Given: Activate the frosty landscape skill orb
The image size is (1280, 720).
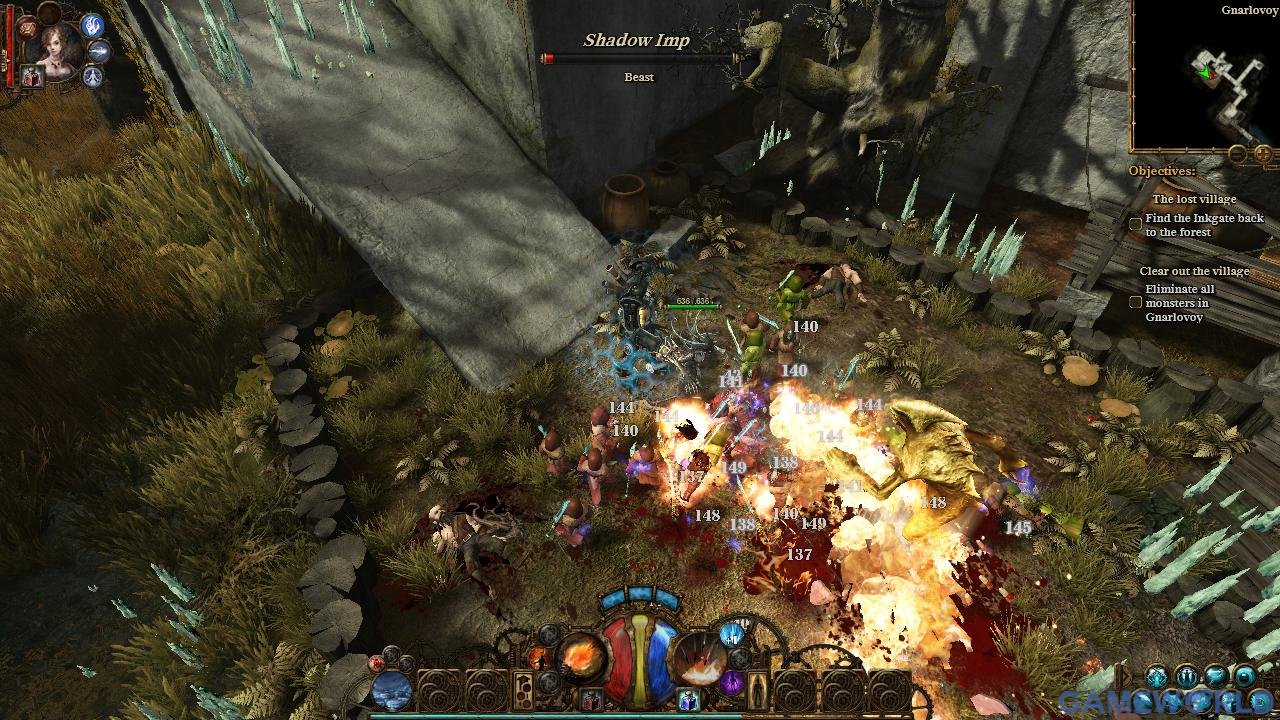Looking at the screenshot, I should click(x=392, y=690).
